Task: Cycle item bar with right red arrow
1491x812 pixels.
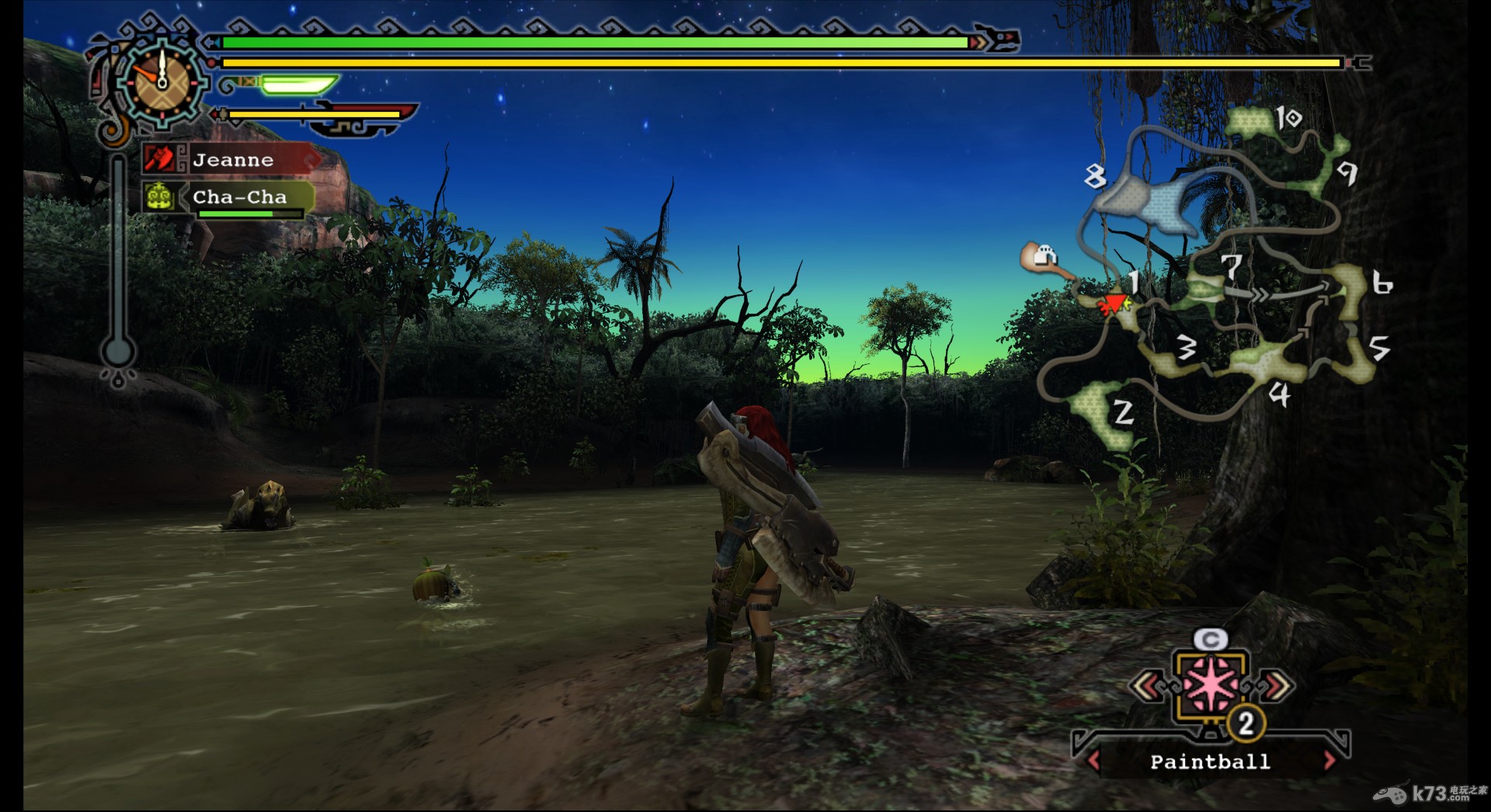Action: [x=1329, y=760]
